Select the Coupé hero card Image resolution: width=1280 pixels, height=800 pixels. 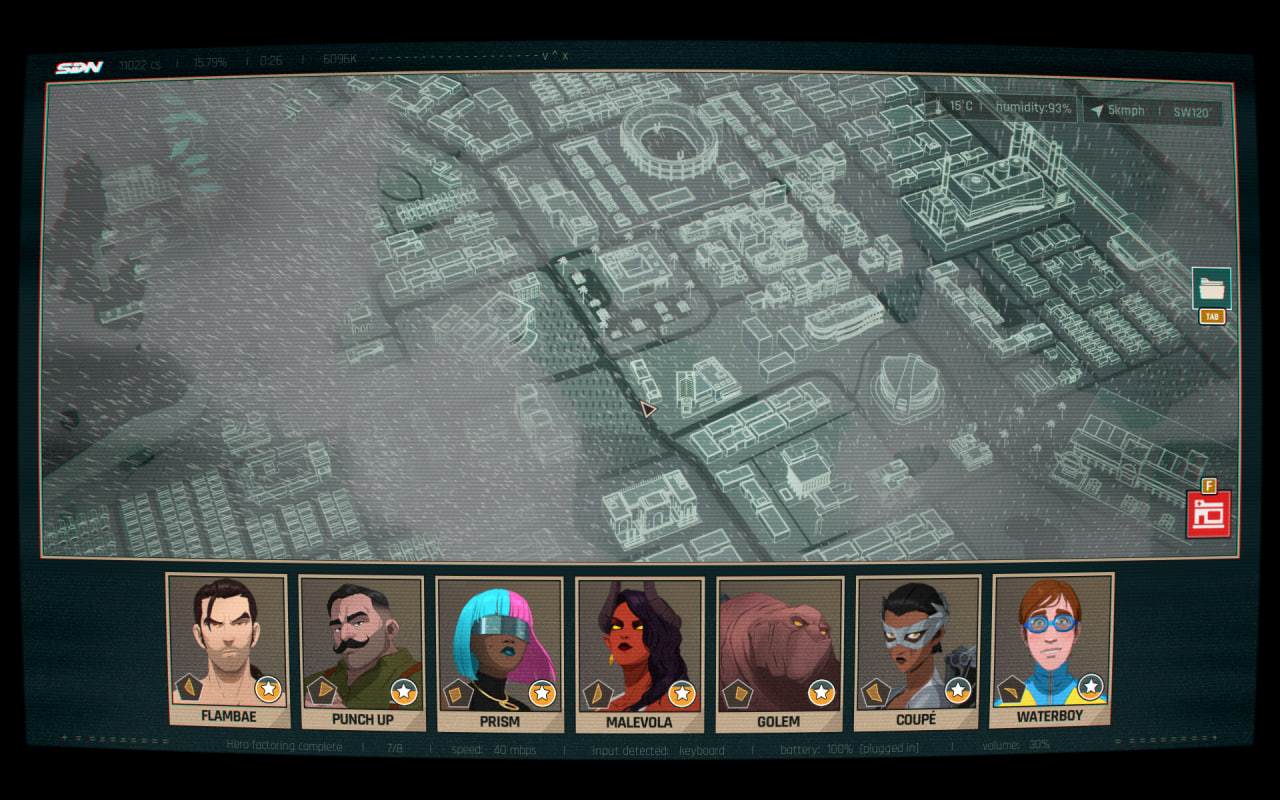coord(917,651)
